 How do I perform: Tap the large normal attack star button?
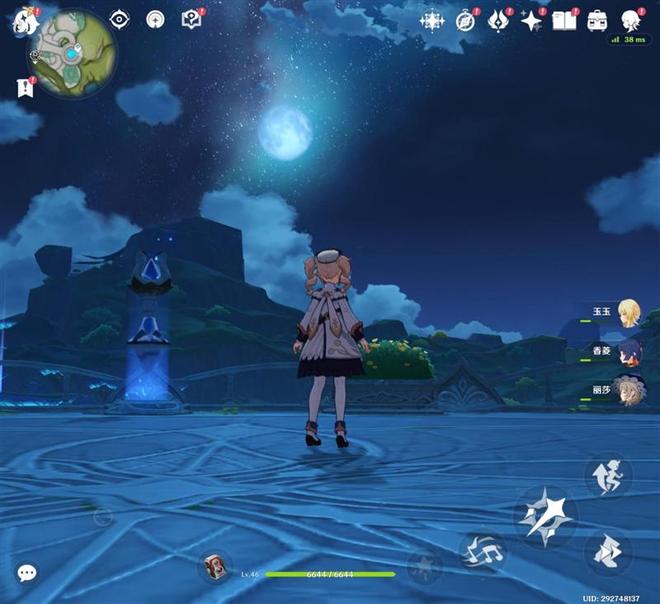tap(546, 516)
